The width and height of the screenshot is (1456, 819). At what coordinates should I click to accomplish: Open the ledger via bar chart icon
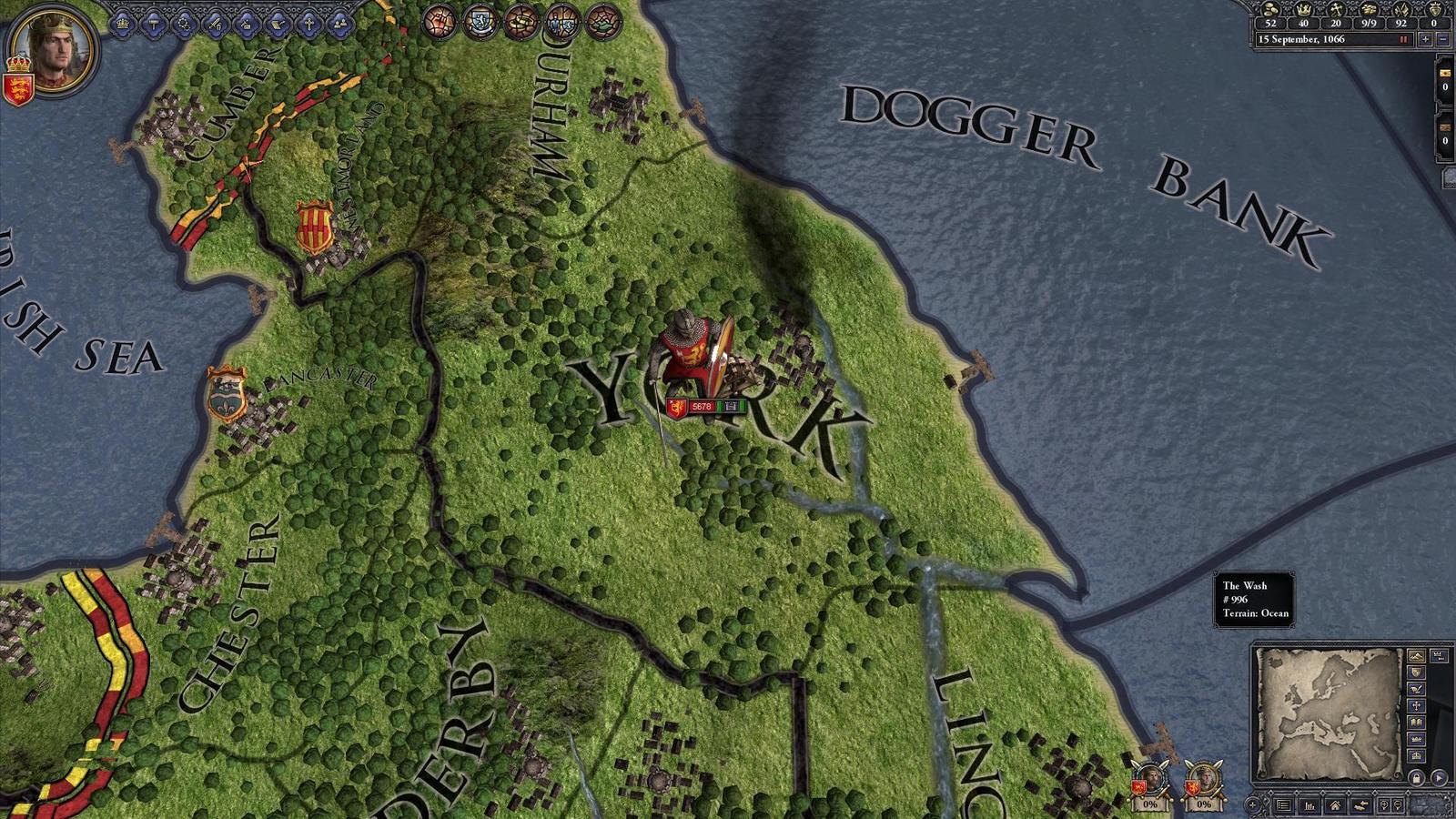[x=1309, y=805]
